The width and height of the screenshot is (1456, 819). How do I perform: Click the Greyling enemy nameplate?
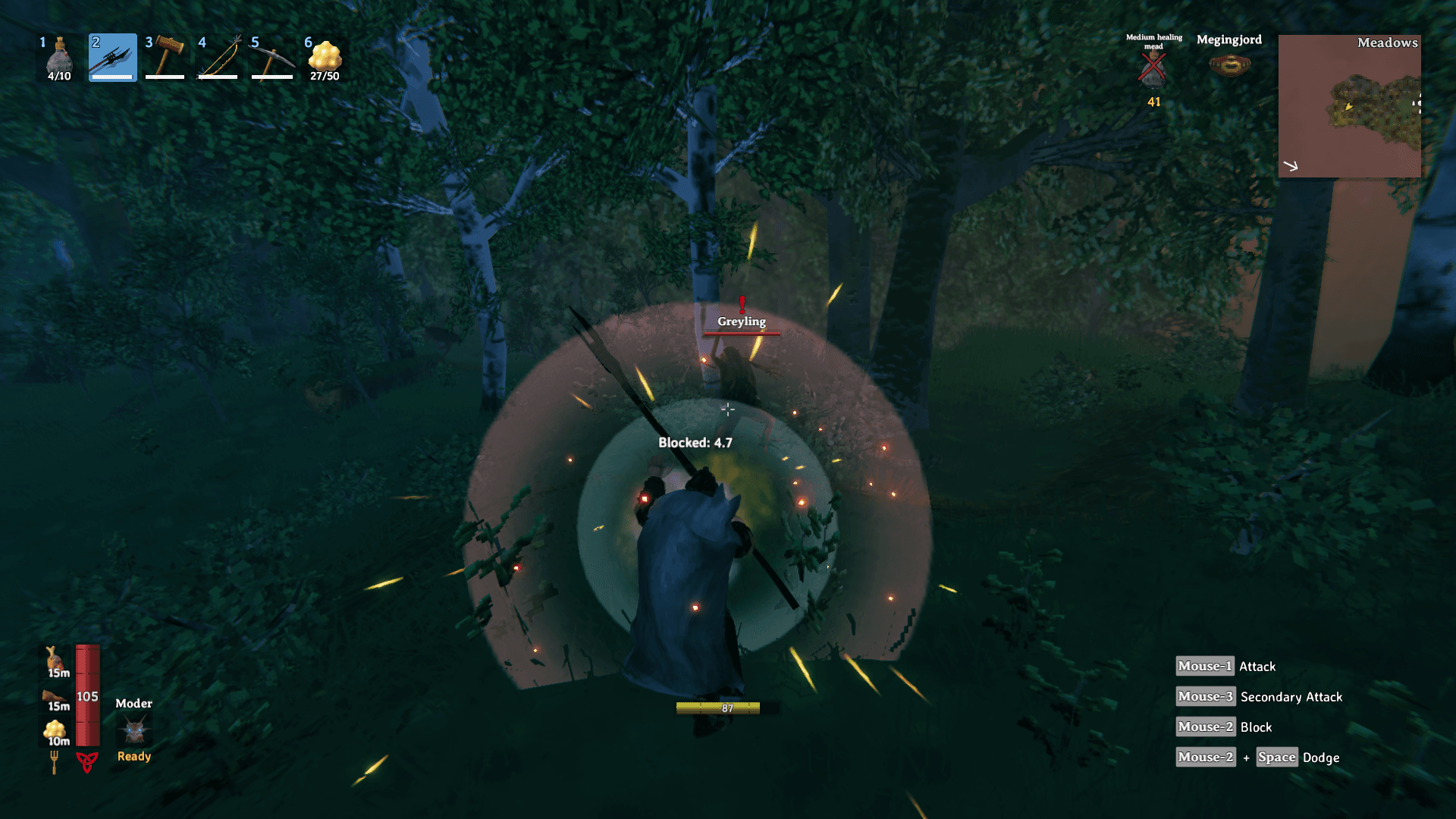coord(741,322)
